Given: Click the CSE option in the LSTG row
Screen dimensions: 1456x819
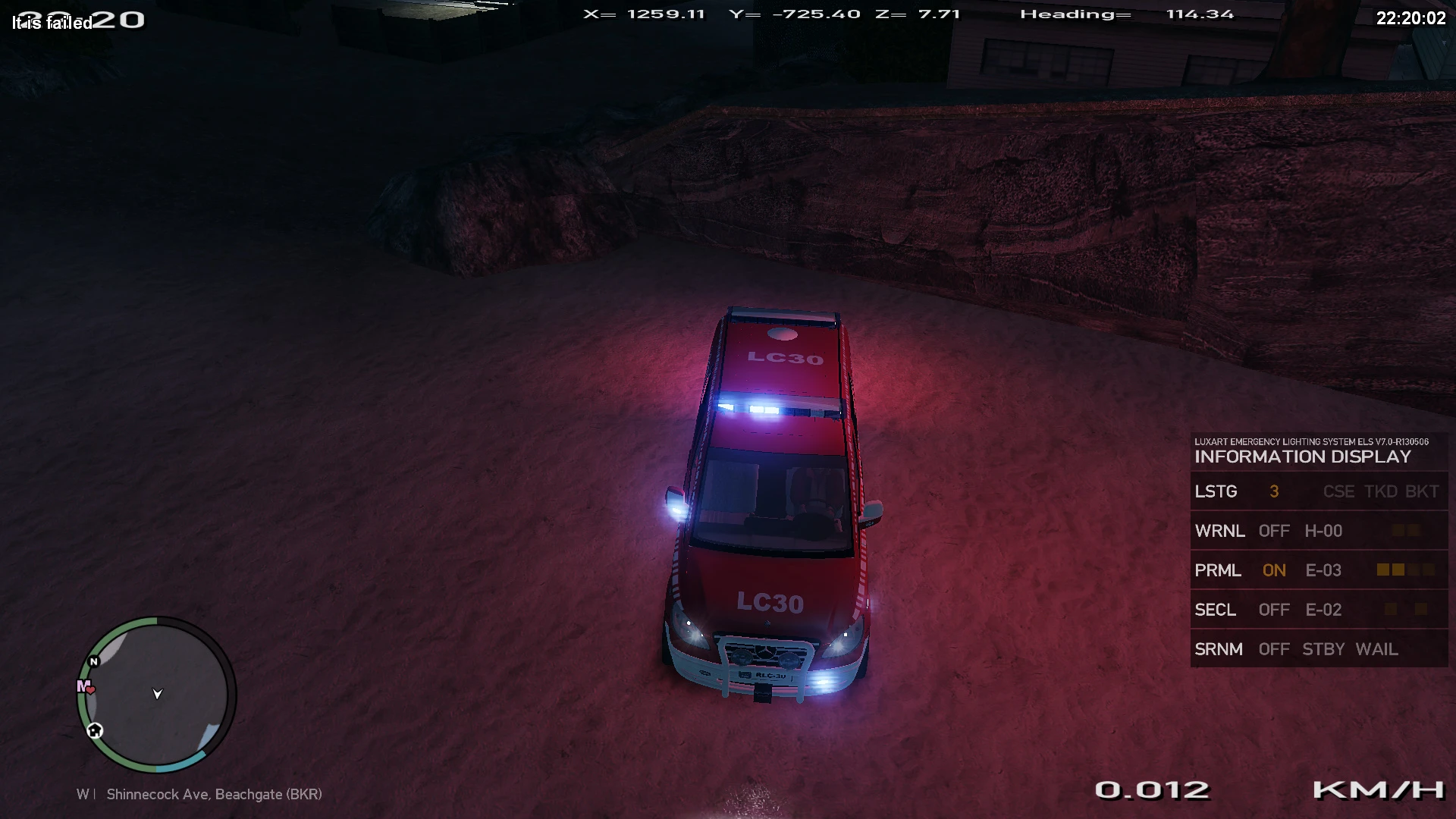Looking at the screenshot, I should point(1338,491).
